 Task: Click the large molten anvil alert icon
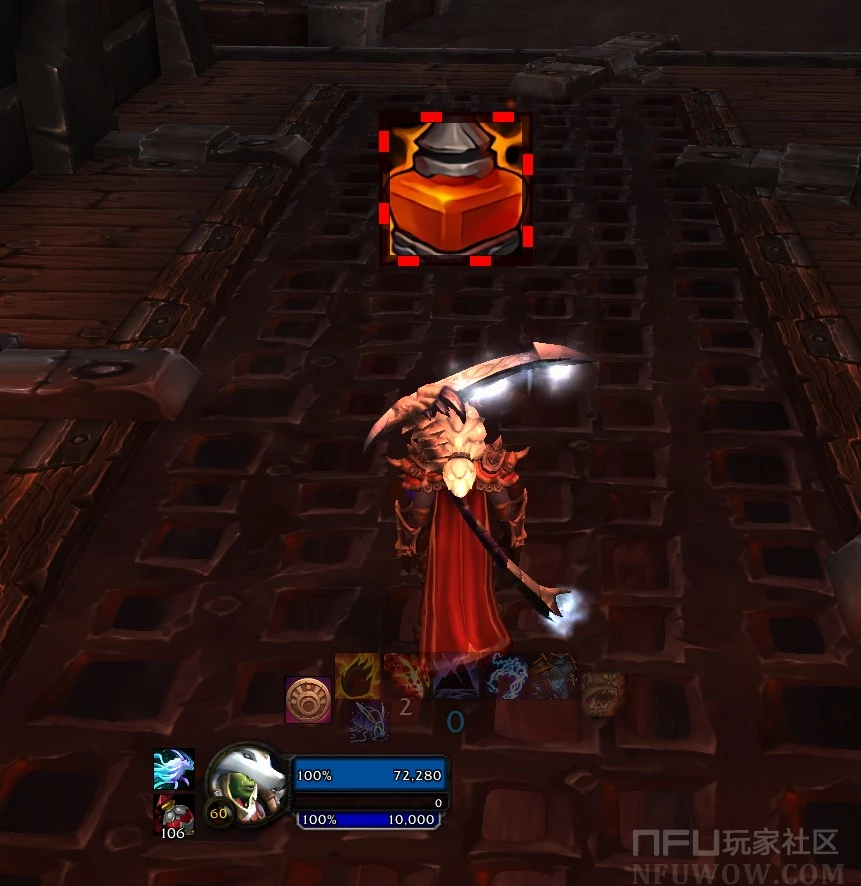pos(455,188)
